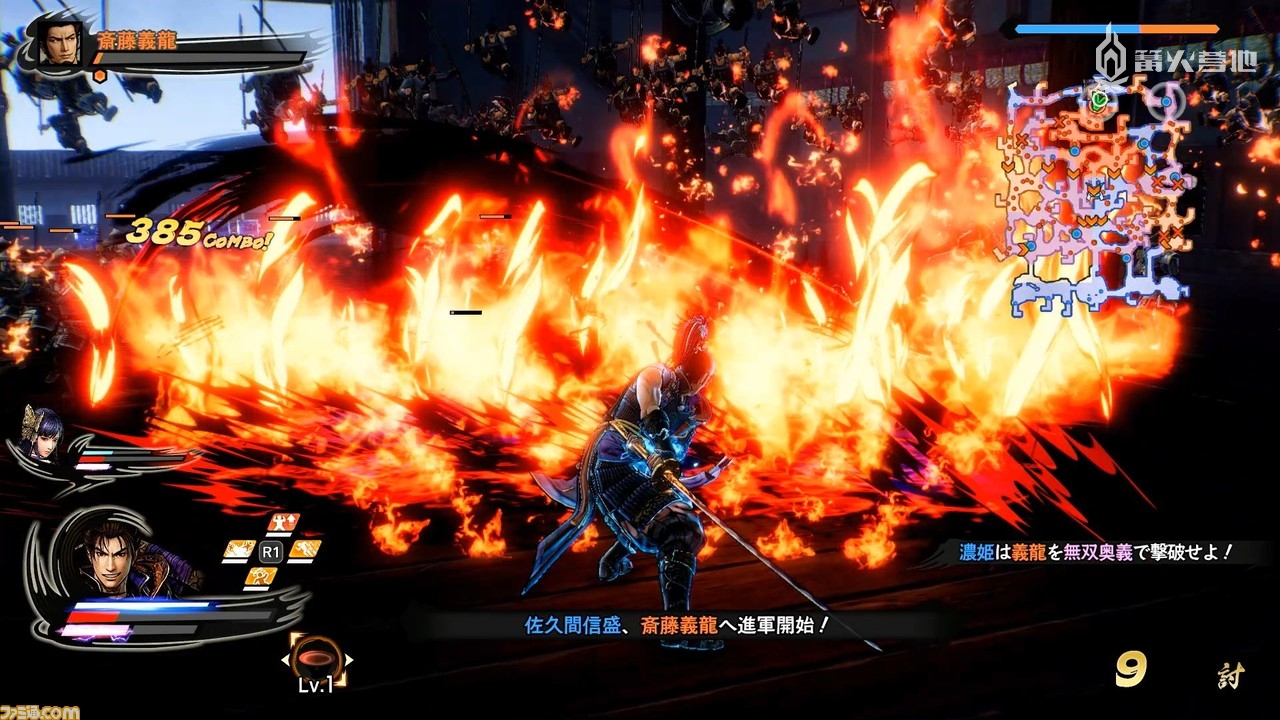Click the green player marker on the minimap

click(1100, 100)
